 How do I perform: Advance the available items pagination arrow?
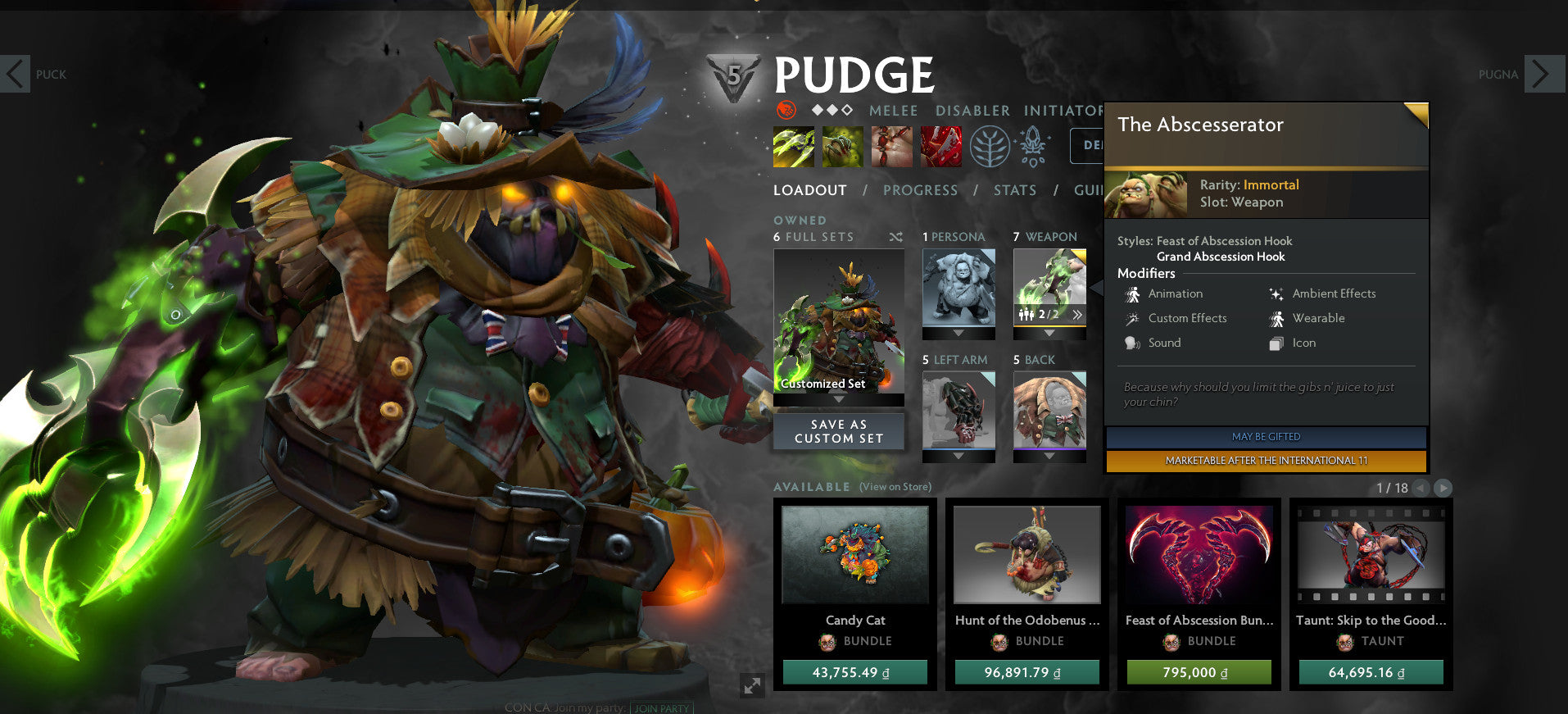(x=1443, y=487)
